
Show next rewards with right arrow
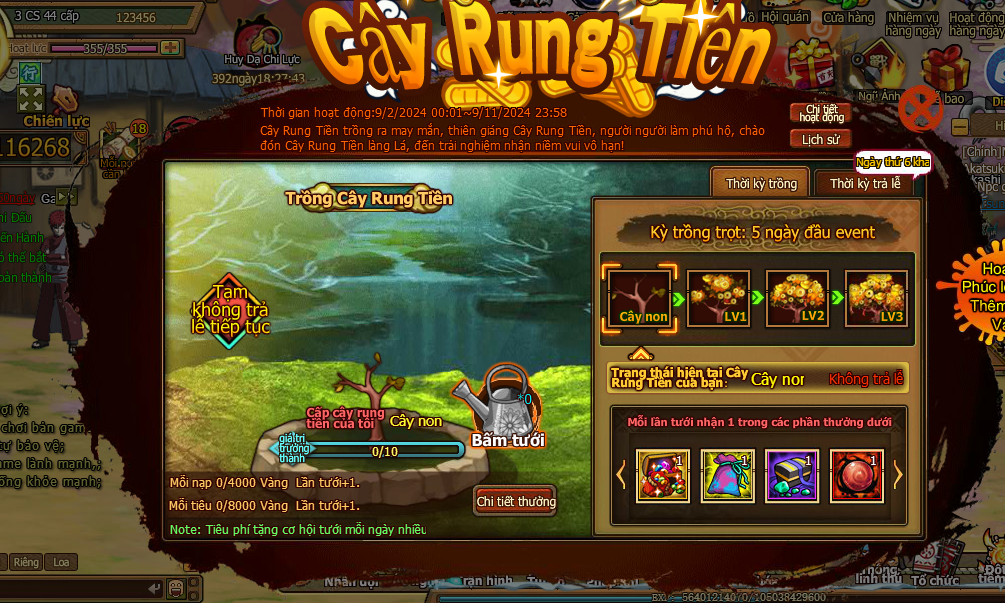point(897,476)
